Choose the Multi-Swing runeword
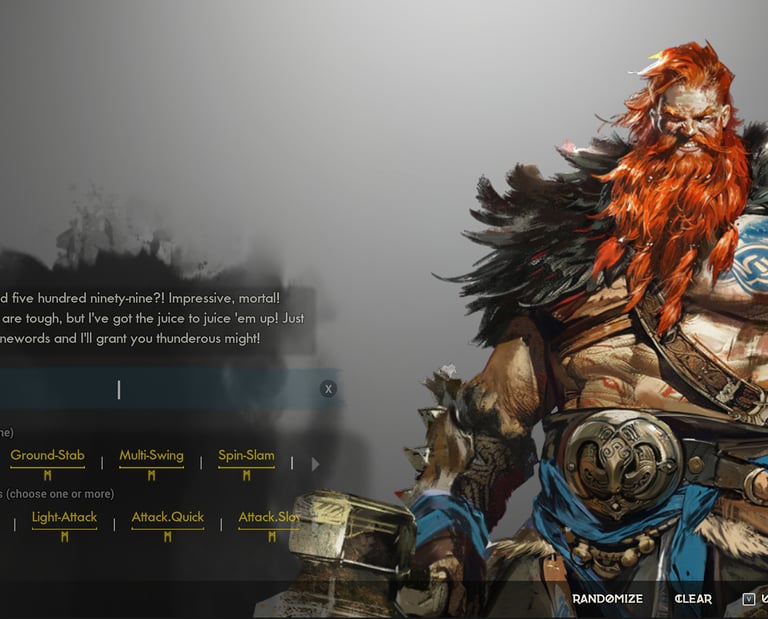Viewport: 768px width, 619px height. 151,456
